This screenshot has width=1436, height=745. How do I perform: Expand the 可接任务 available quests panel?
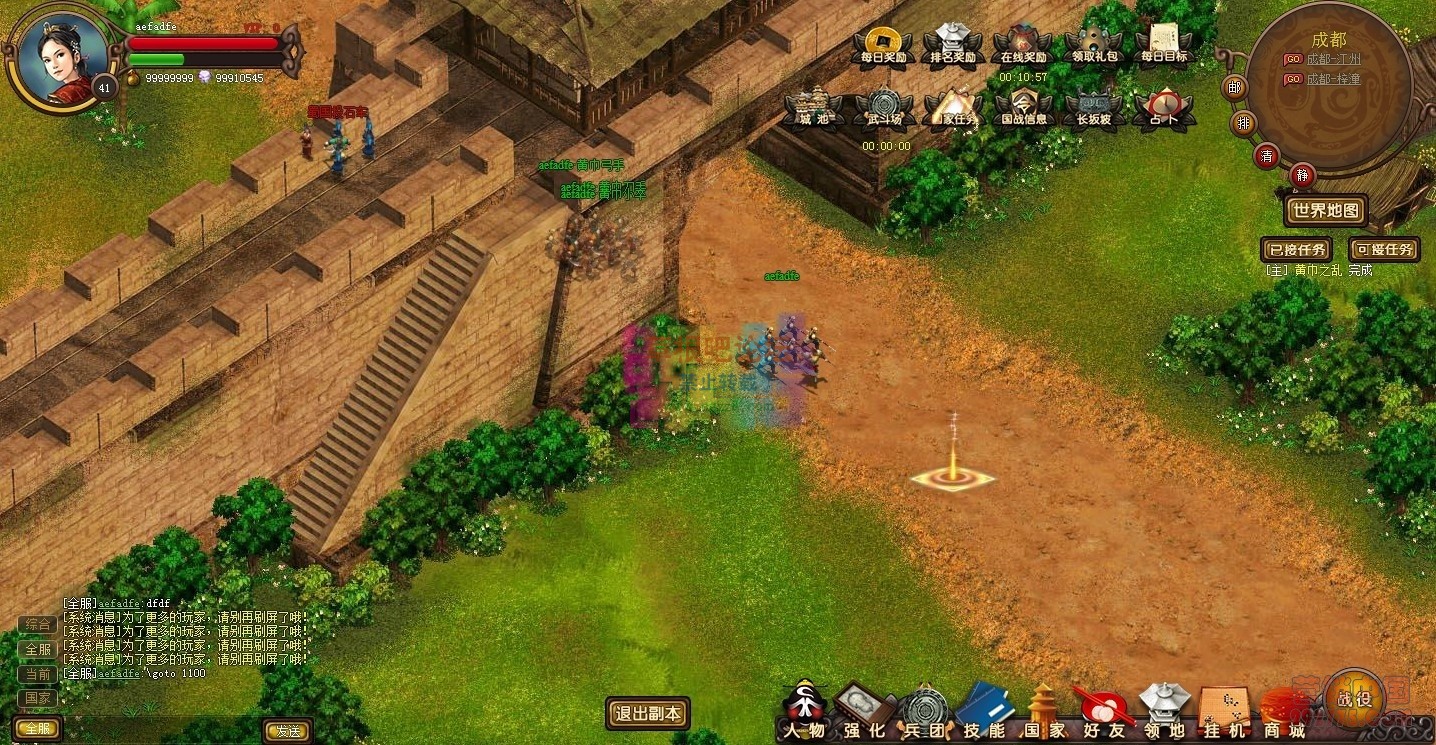coord(1386,249)
